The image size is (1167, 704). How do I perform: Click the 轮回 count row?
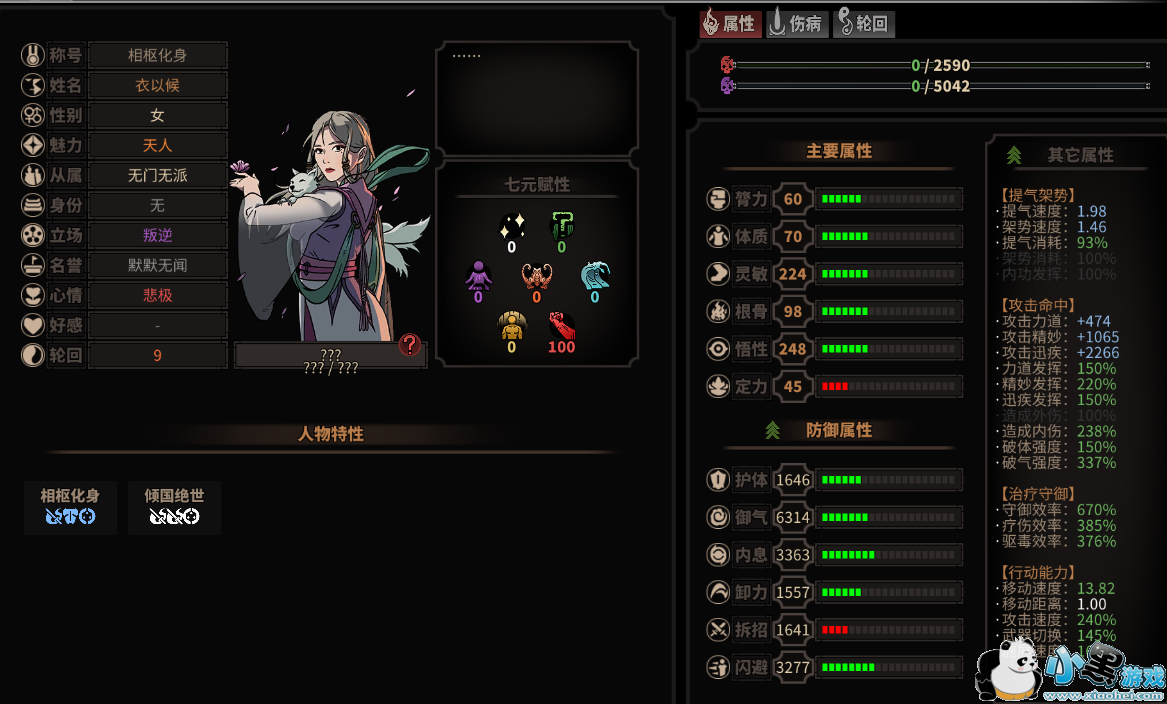coord(157,356)
